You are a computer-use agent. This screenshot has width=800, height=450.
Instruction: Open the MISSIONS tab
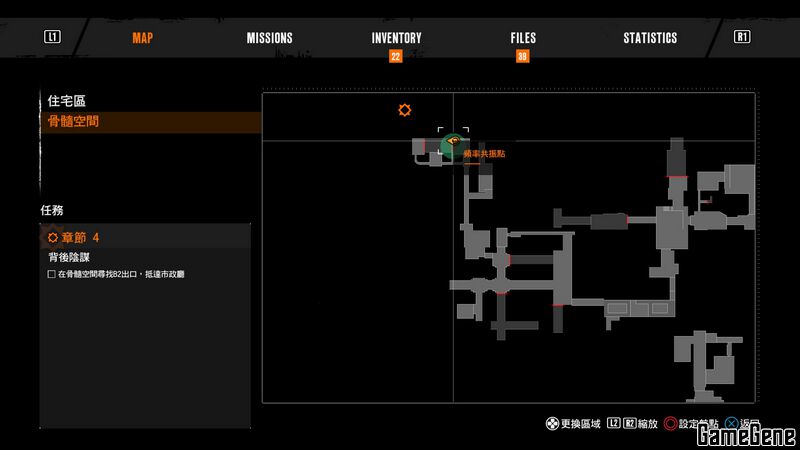coord(269,38)
